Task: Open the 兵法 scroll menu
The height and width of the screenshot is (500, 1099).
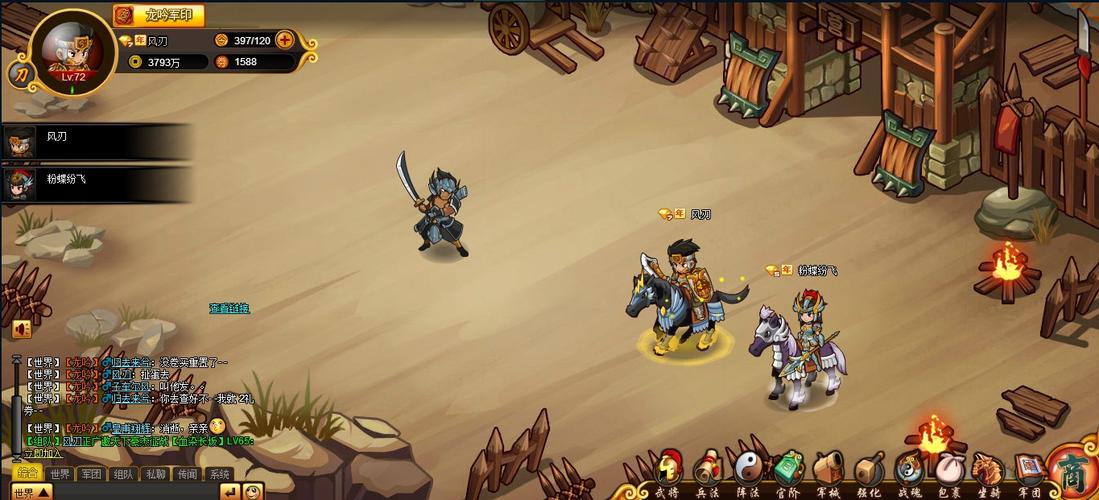Action: point(708,471)
